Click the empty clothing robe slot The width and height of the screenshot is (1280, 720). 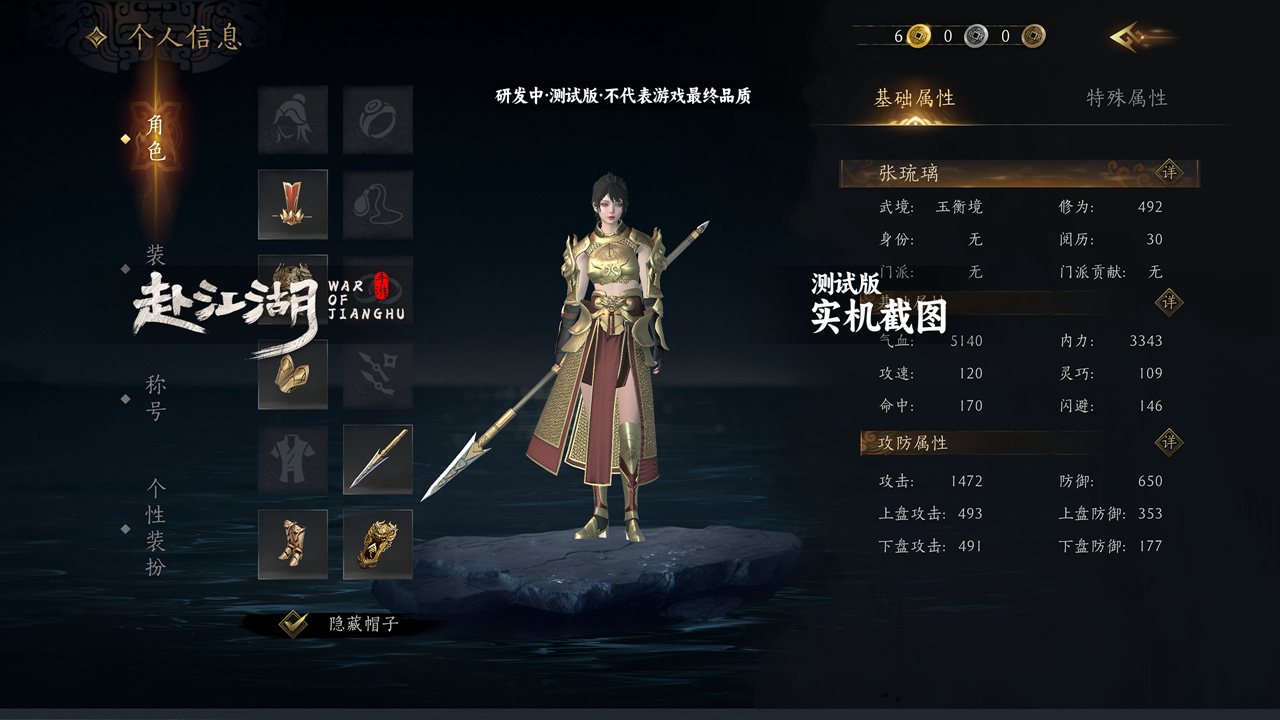pos(293,459)
